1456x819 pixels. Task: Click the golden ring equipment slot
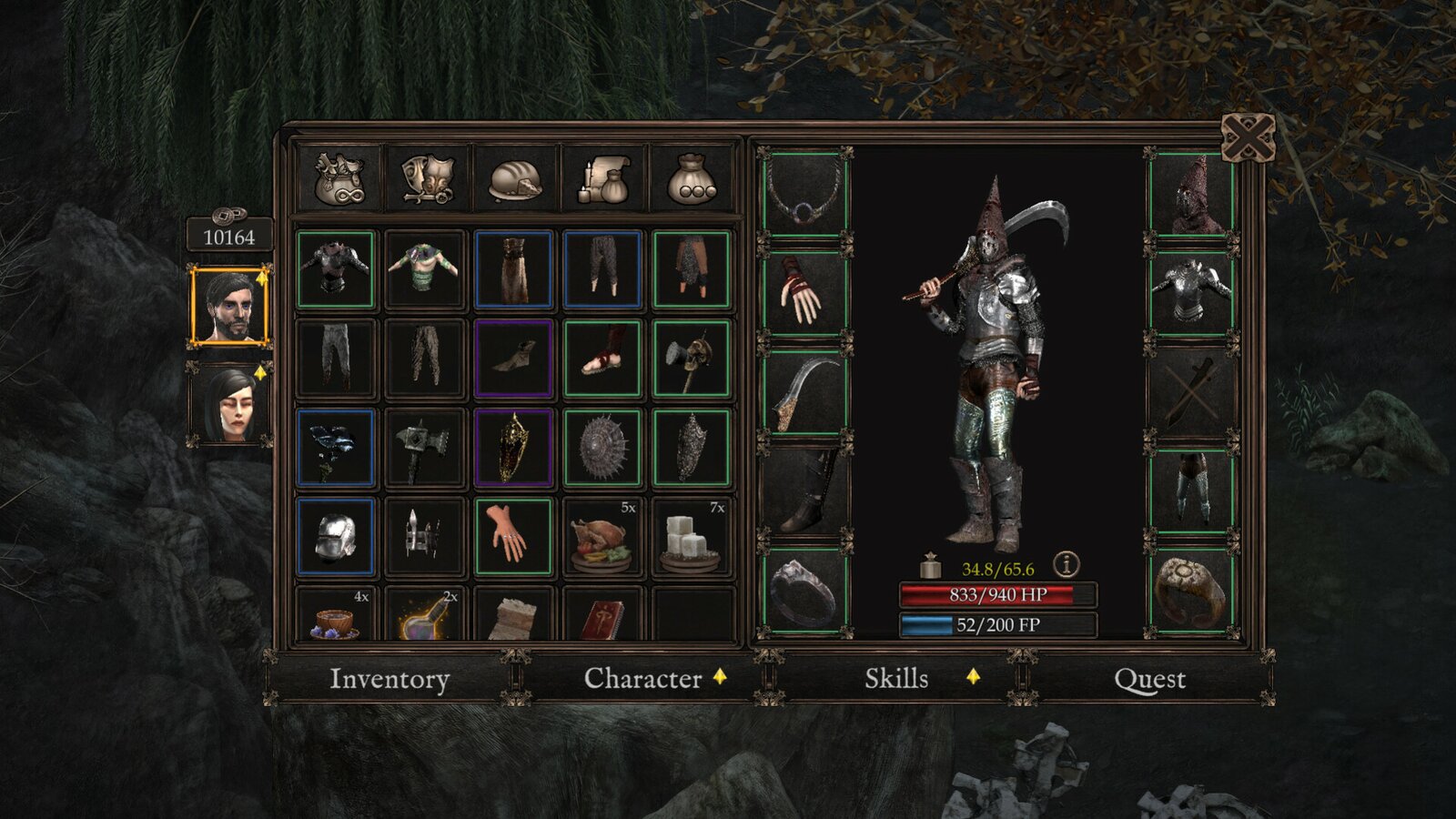click(x=1192, y=591)
